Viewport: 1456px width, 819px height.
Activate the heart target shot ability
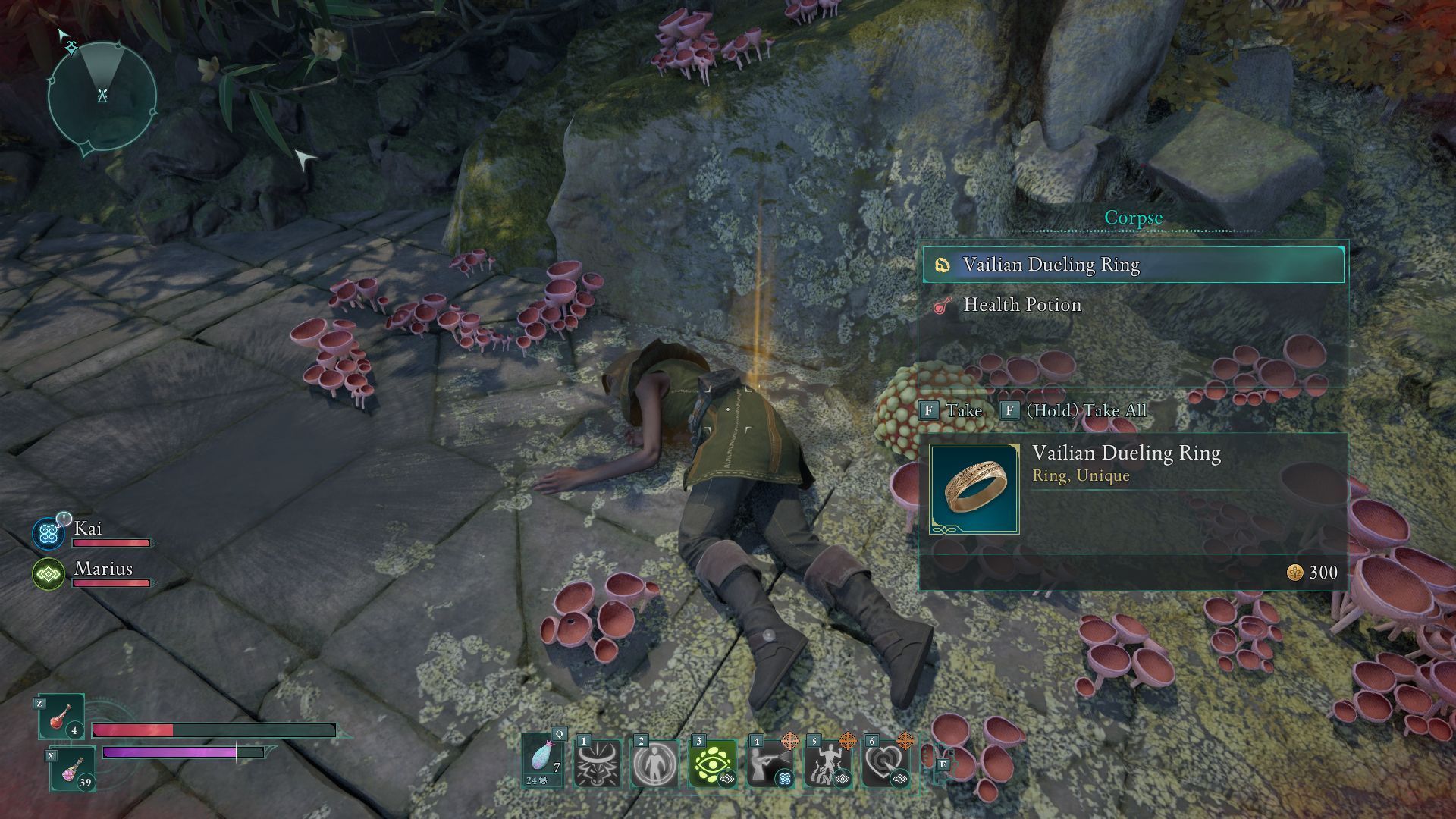pyautogui.click(x=885, y=764)
